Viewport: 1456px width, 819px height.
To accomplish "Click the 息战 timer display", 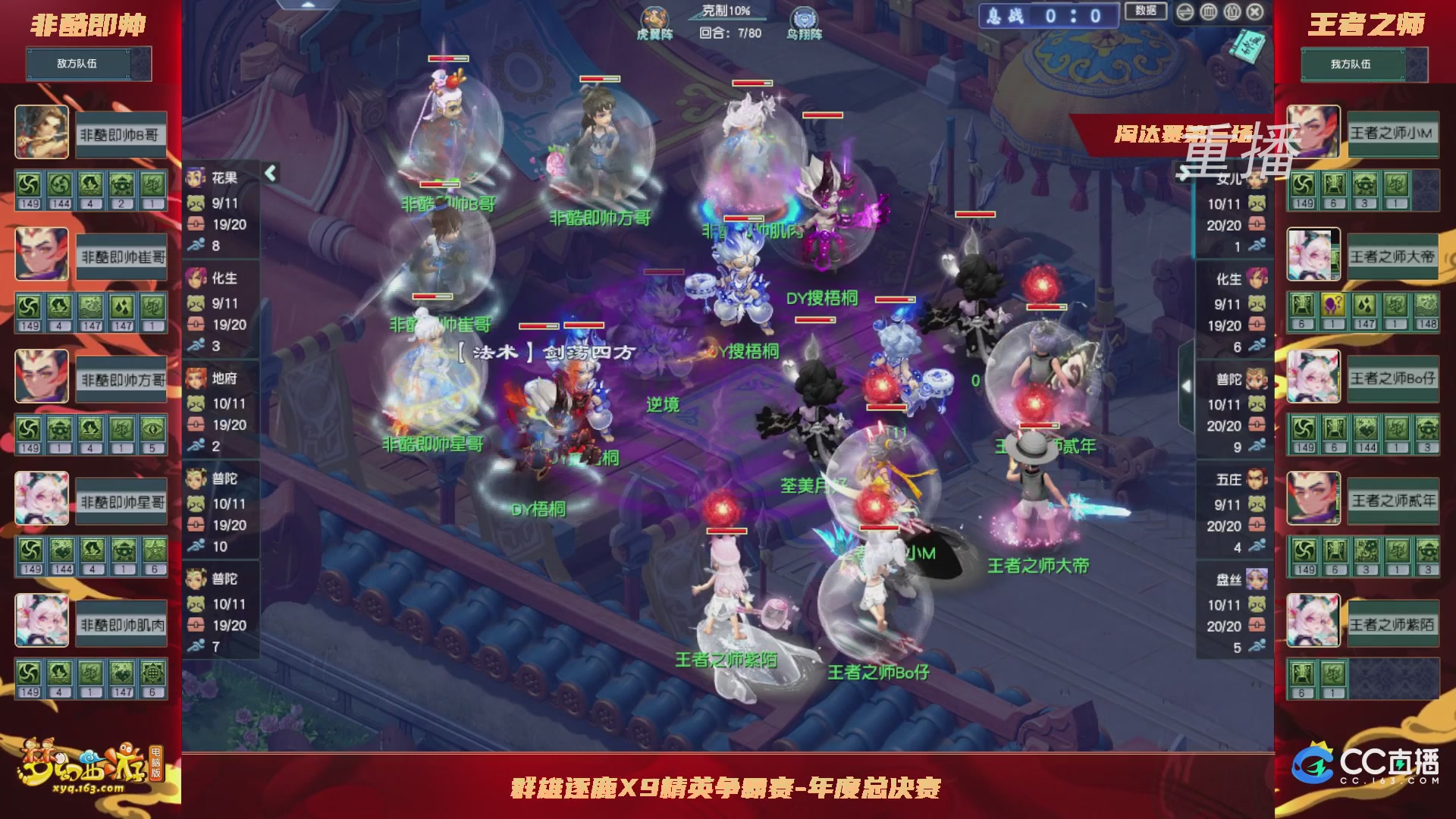I will [1049, 17].
